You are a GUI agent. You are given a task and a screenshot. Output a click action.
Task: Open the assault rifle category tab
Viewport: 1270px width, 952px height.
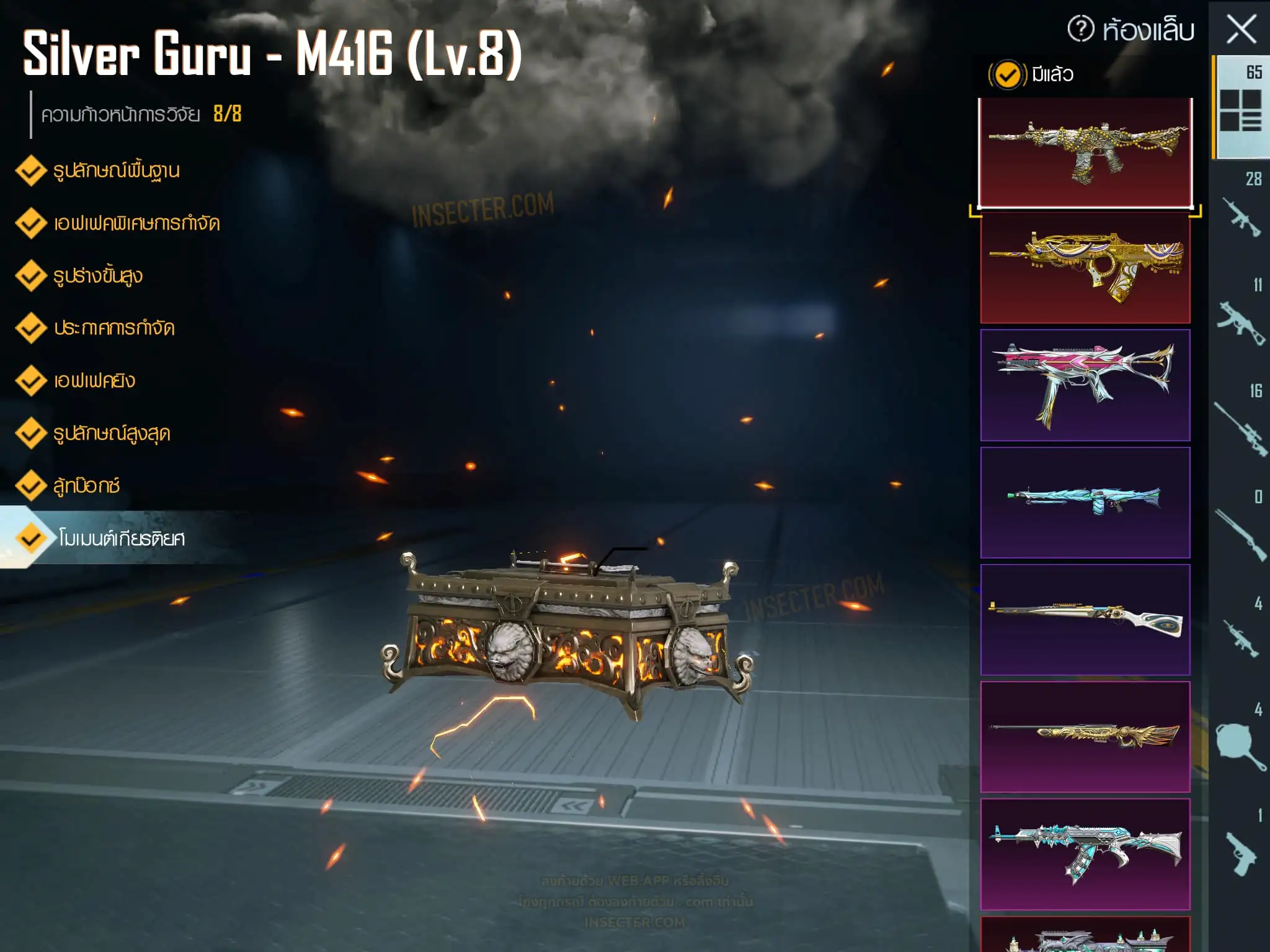1240,213
